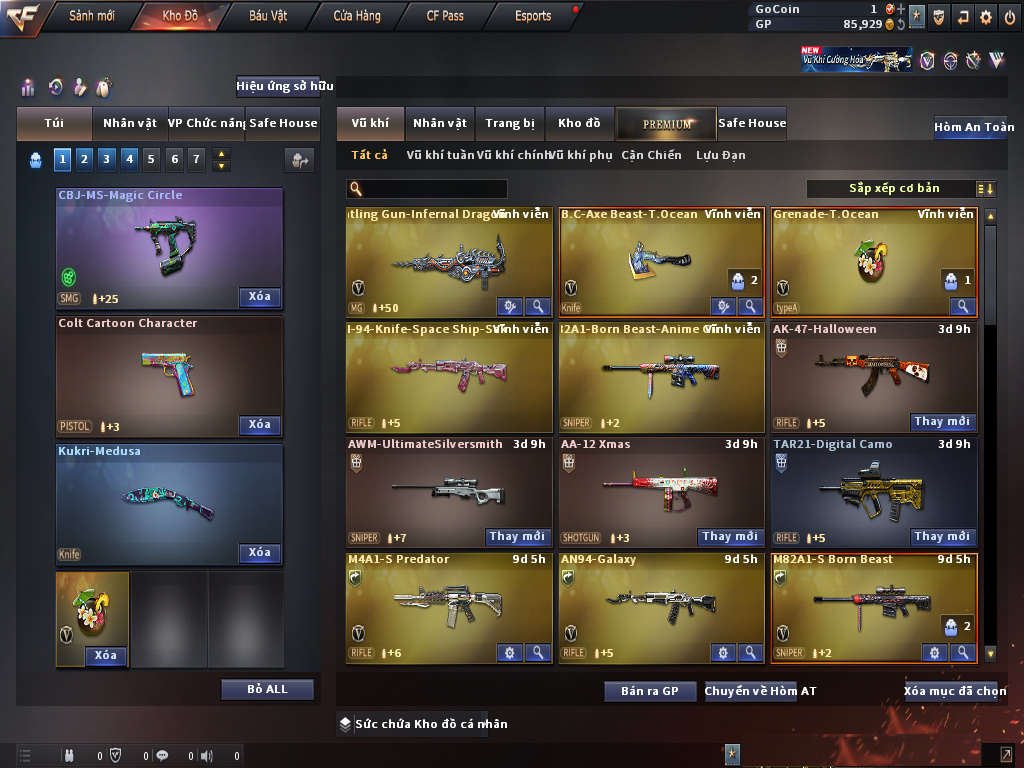
Task: Sell selected item with Bán ra GP
Action: click(650, 691)
